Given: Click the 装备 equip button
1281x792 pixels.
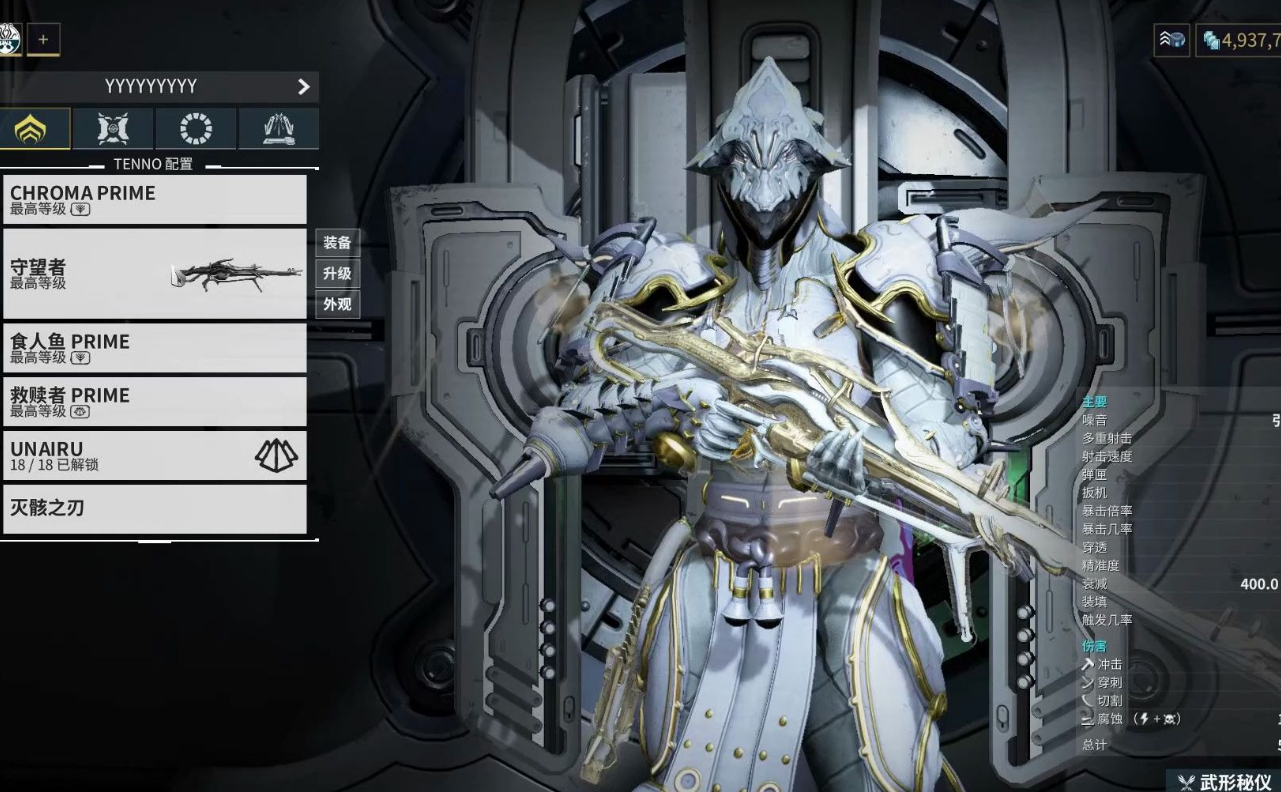Looking at the screenshot, I should click(x=337, y=243).
